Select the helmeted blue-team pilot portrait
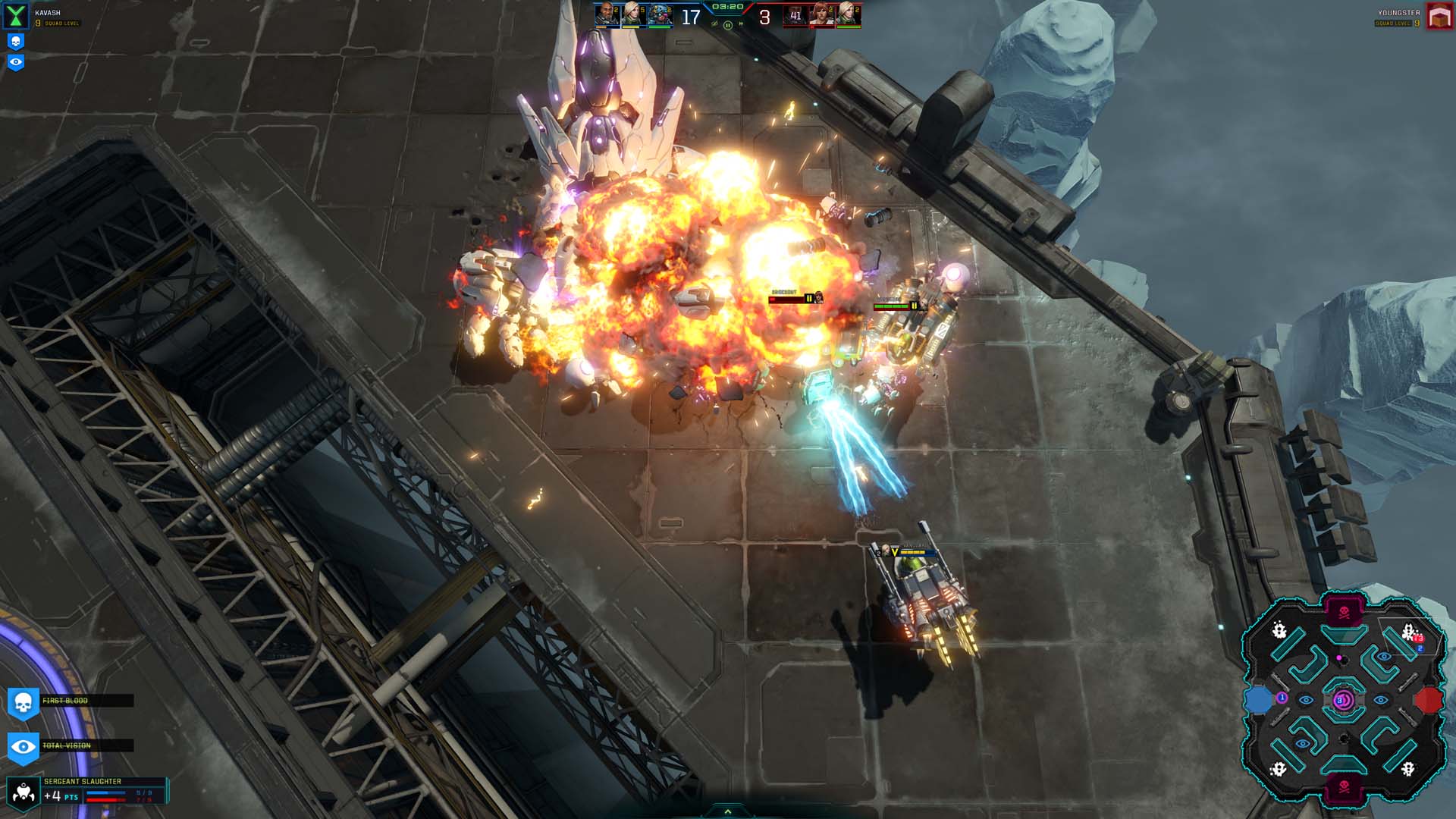The height and width of the screenshot is (819, 1456). pos(660,15)
